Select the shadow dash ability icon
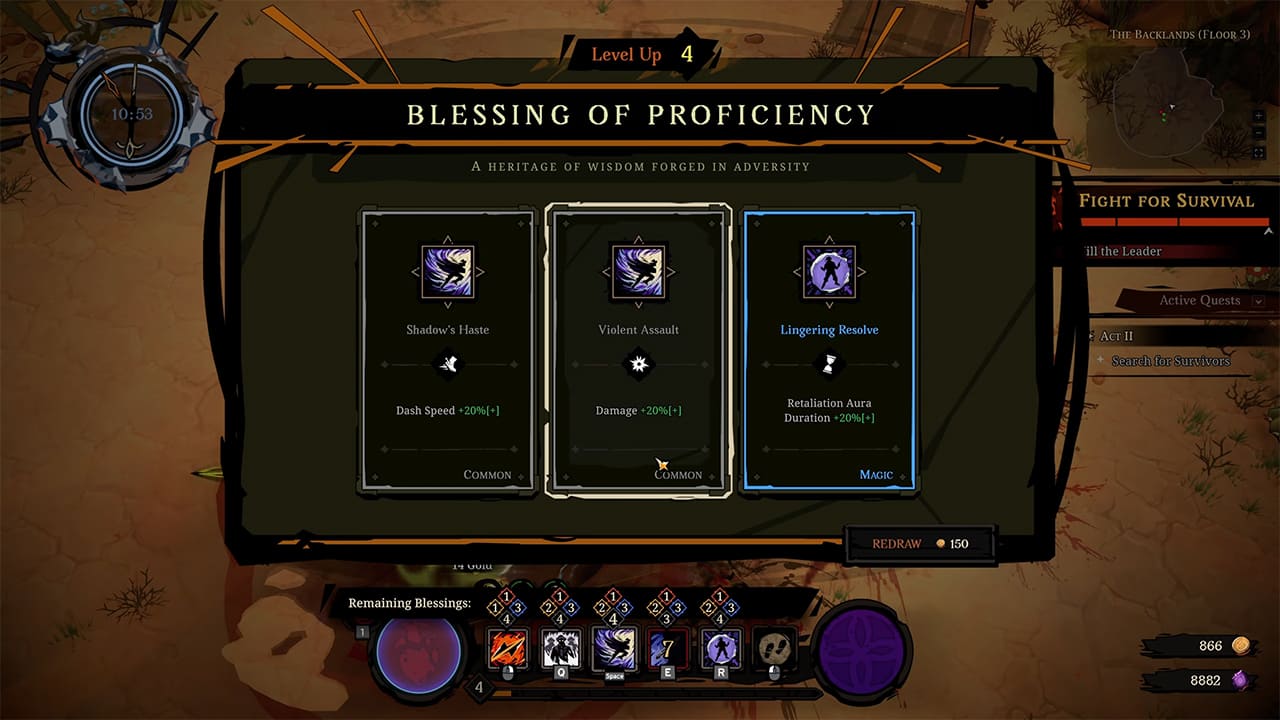Viewport: 1280px width, 720px height. pyautogui.click(x=615, y=648)
